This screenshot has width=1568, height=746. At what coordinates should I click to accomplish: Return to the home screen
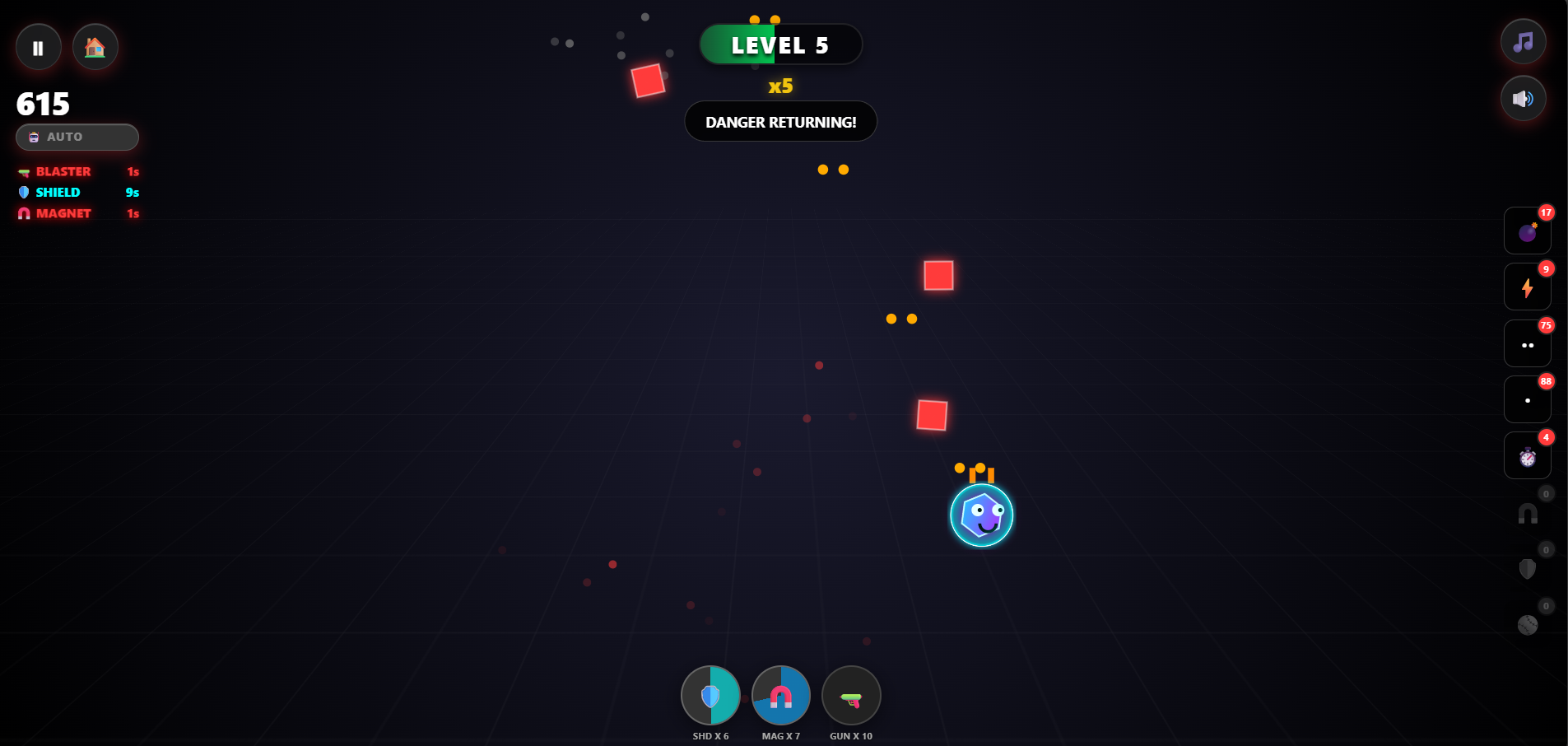pos(95,47)
